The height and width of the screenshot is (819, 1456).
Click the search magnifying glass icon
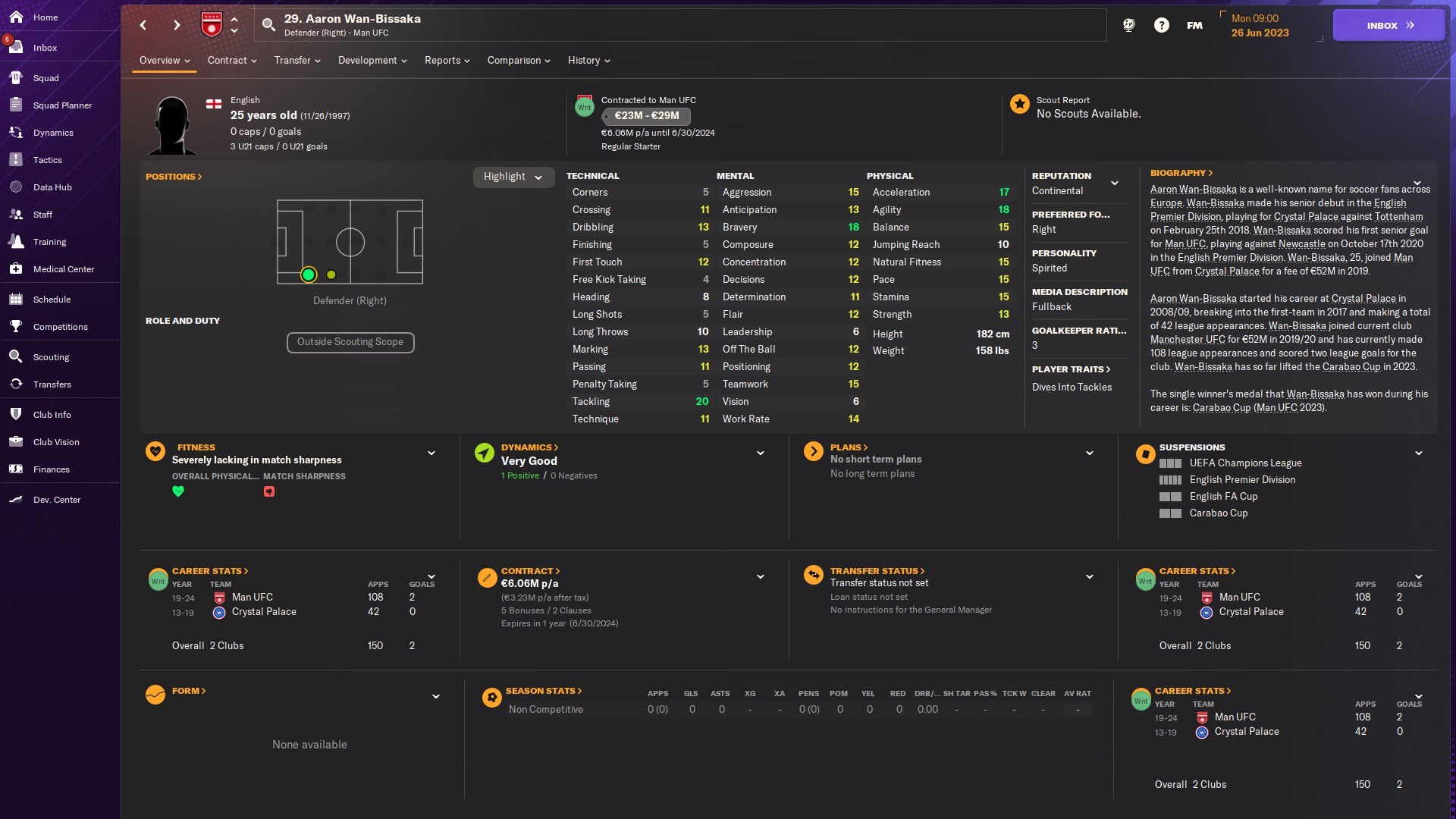click(x=268, y=24)
